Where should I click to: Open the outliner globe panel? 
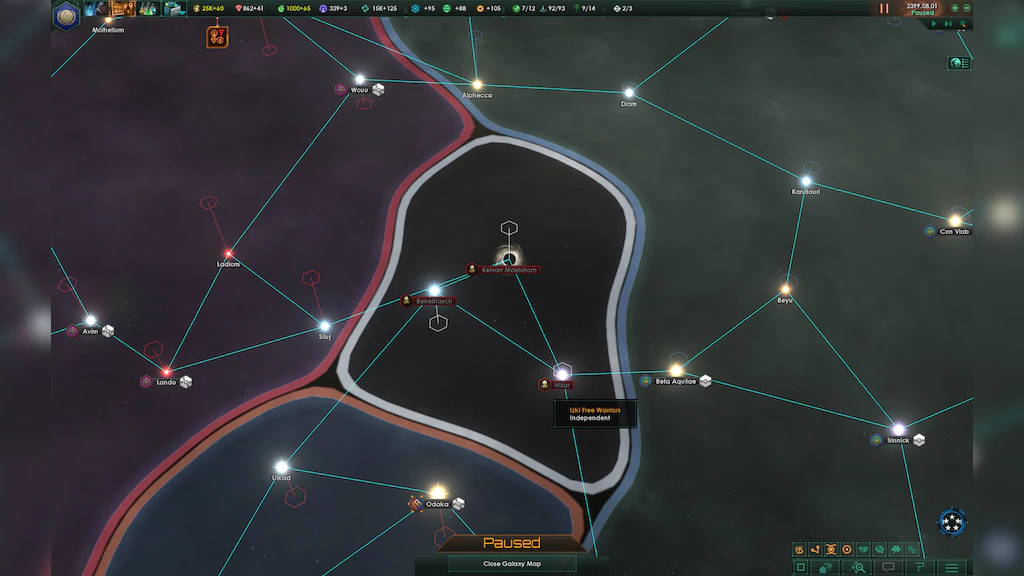coord(959,63)
